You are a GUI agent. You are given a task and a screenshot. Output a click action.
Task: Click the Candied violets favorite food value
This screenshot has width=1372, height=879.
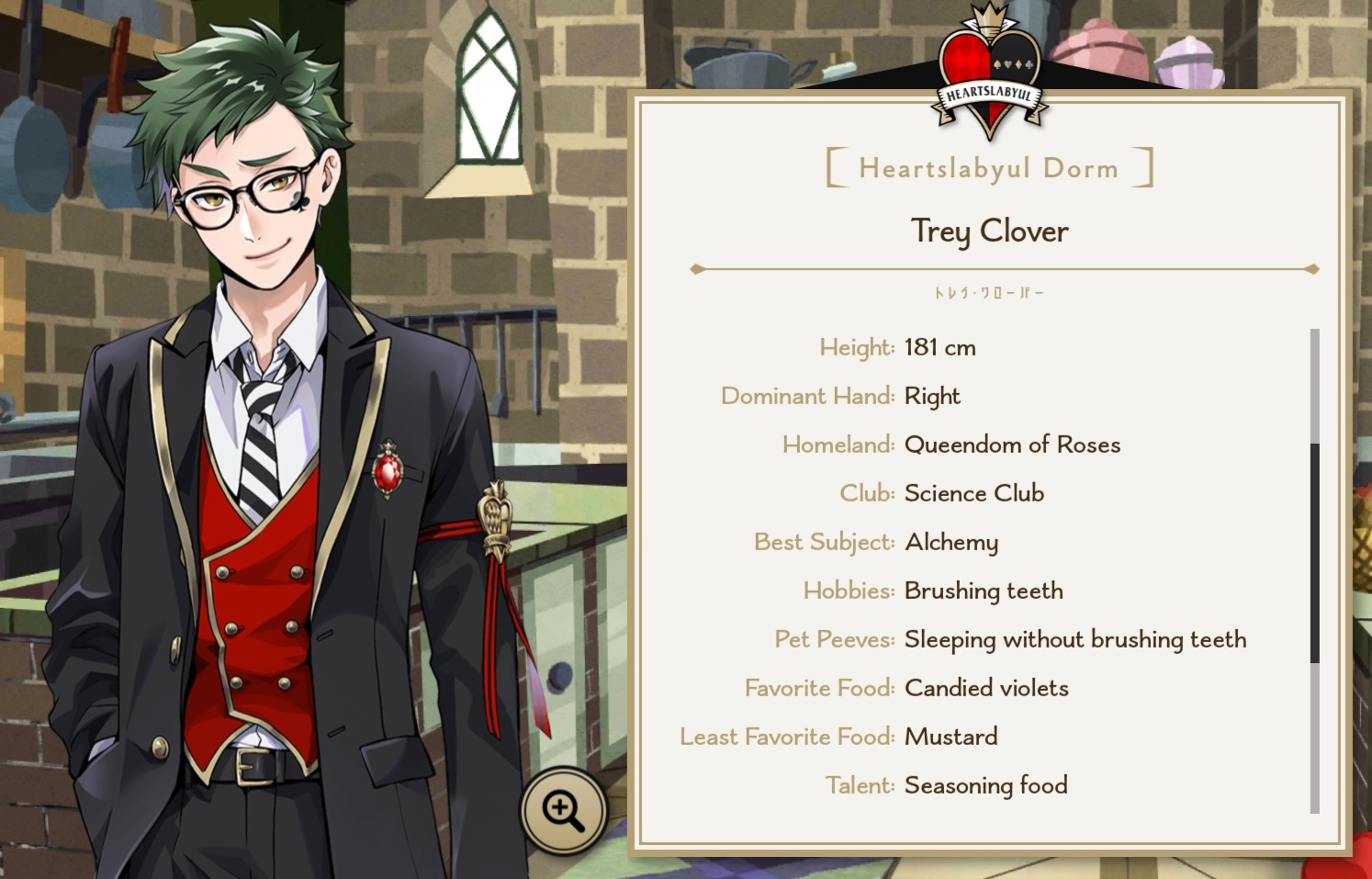point(985,688)
